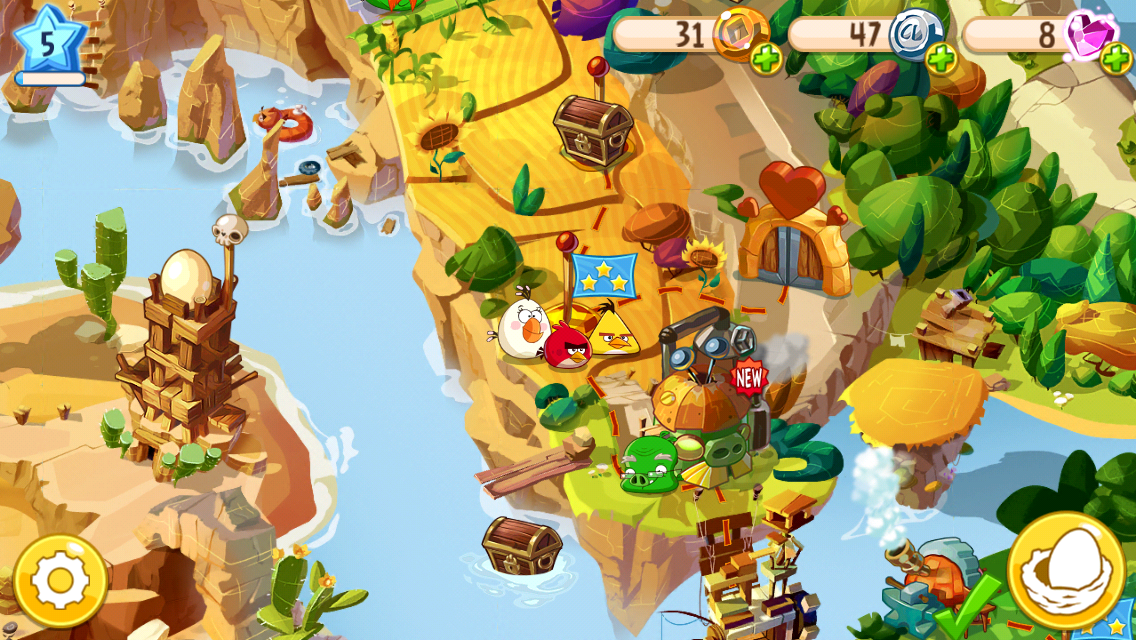Viewport: 1136px width, 640px height.
Task: Add more gold coins with plus button
Action: tap(766, 60)
